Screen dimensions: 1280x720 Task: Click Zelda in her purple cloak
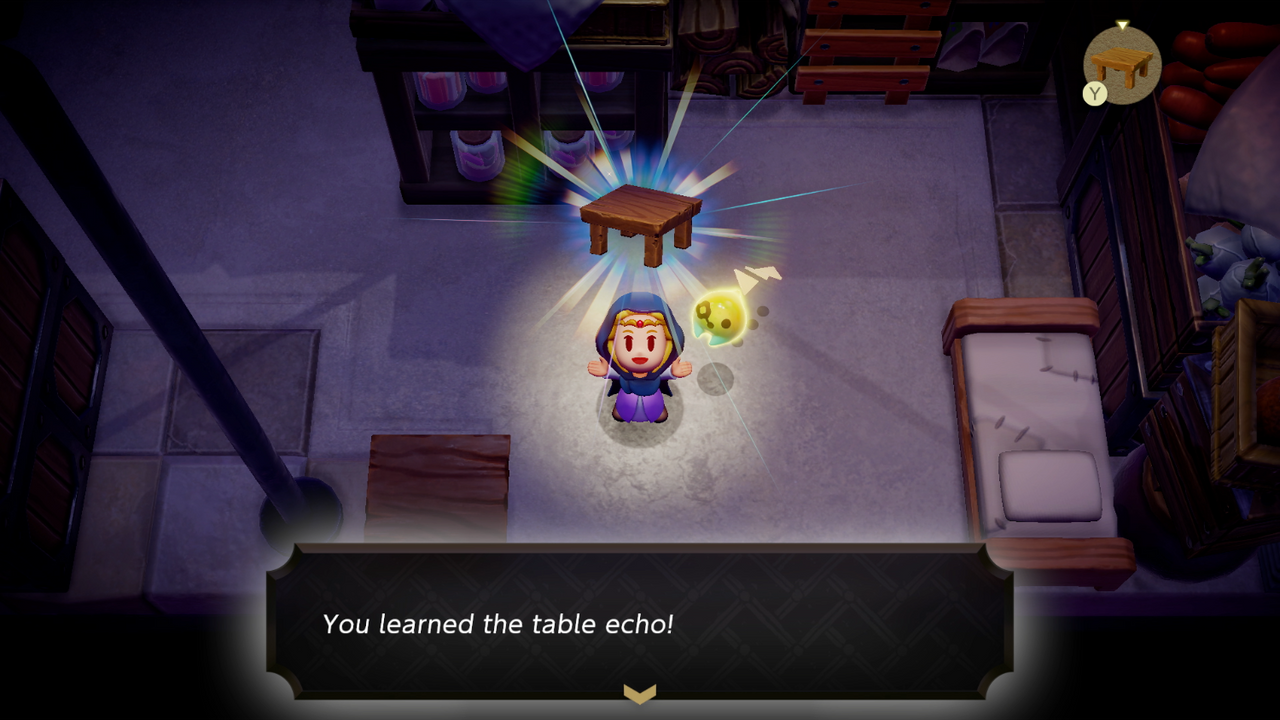pyautogui.click(x=640, y=365)
